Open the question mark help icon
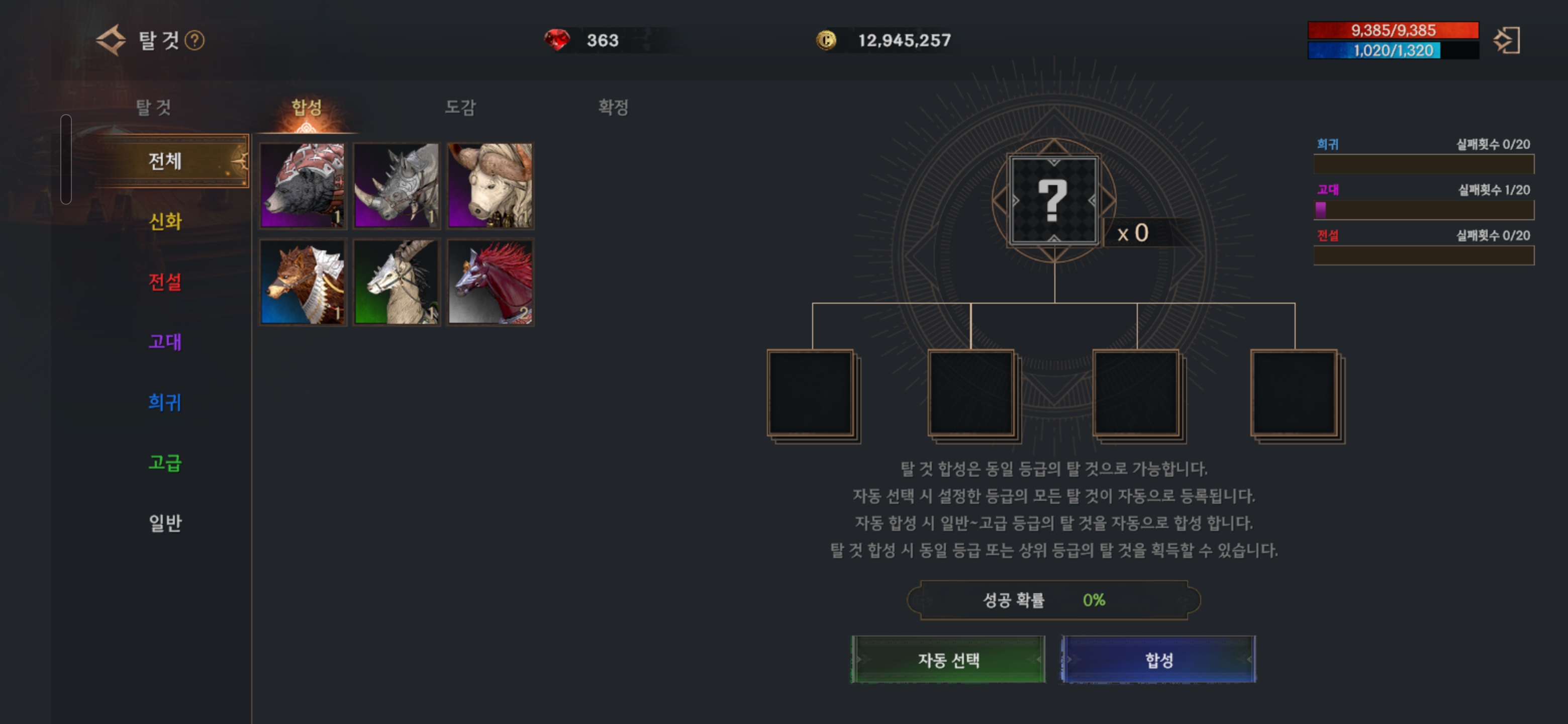The image size is (1568, 724). [x=195, y=40]
